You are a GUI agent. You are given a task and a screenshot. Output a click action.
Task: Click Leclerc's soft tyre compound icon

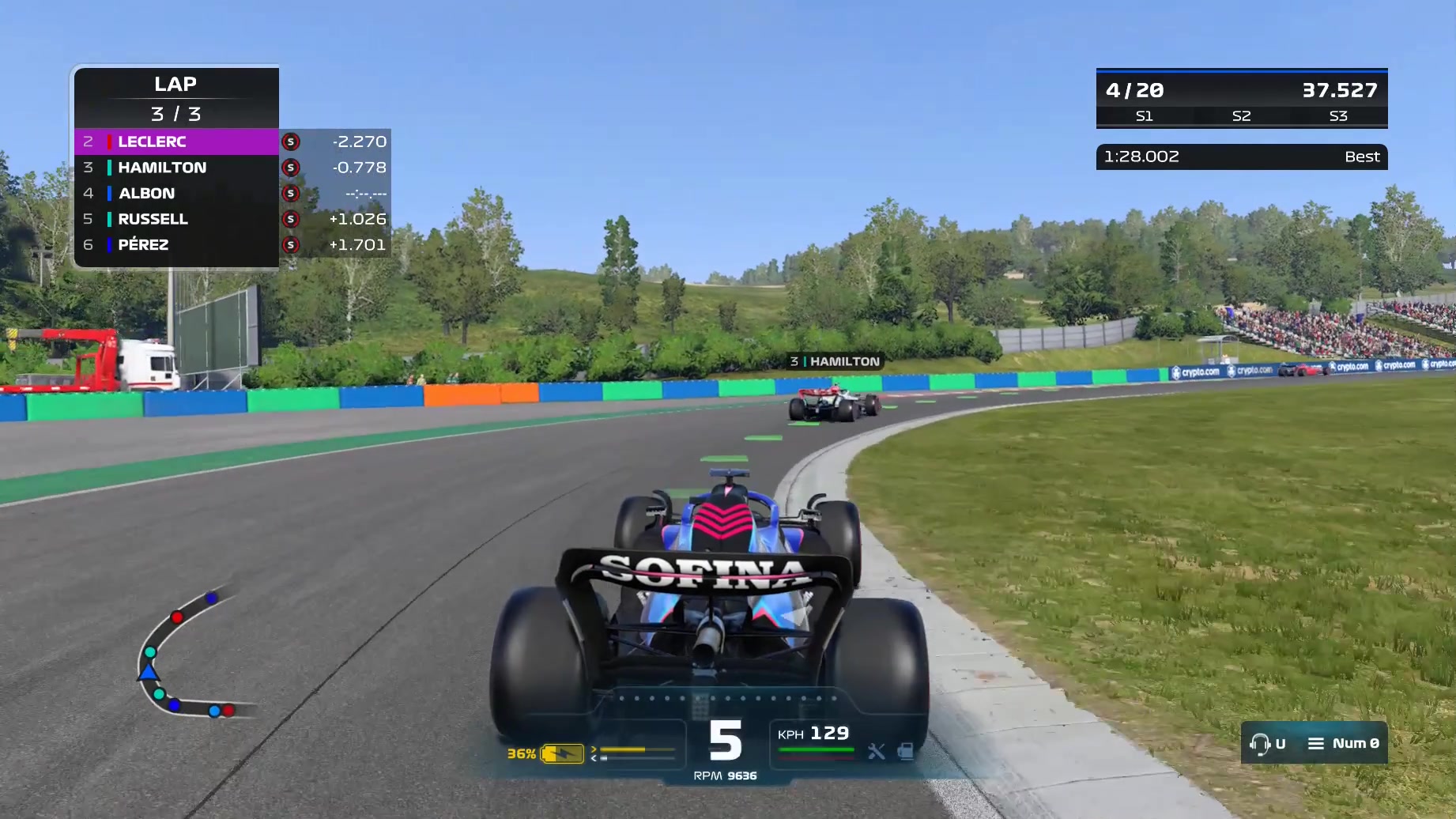click(290, 142)
